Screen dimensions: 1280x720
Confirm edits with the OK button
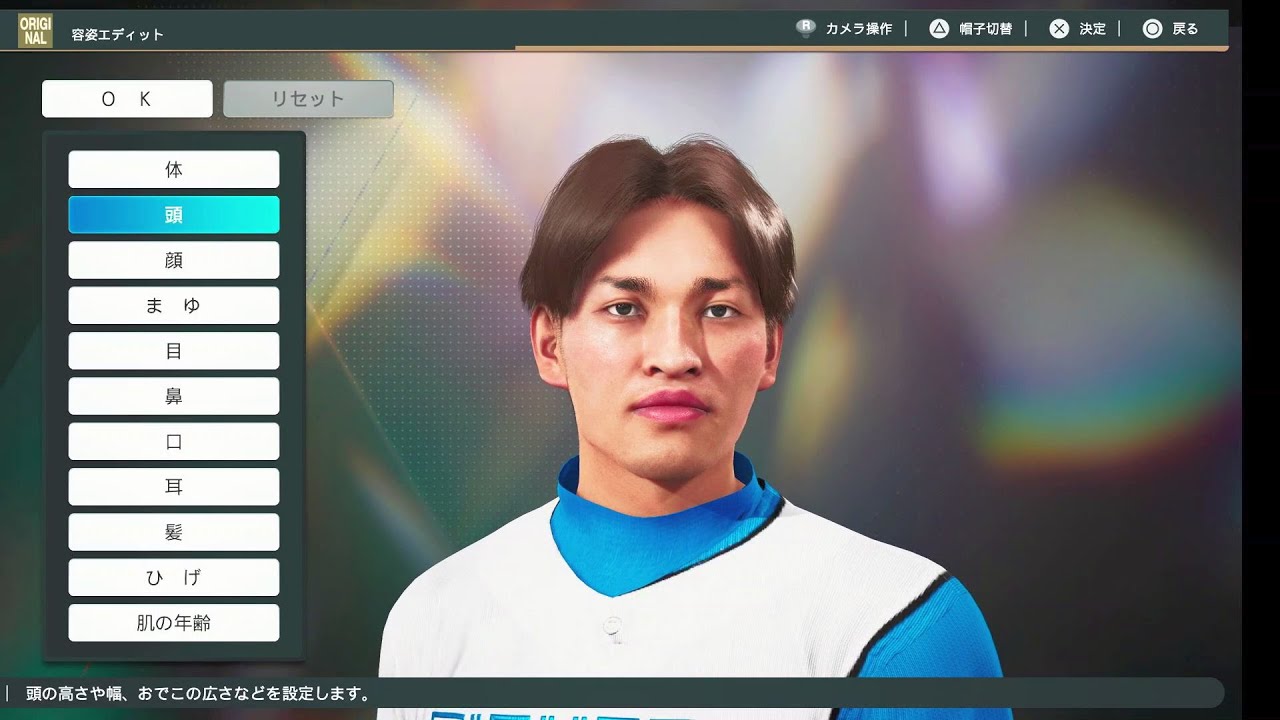[127, 99]
